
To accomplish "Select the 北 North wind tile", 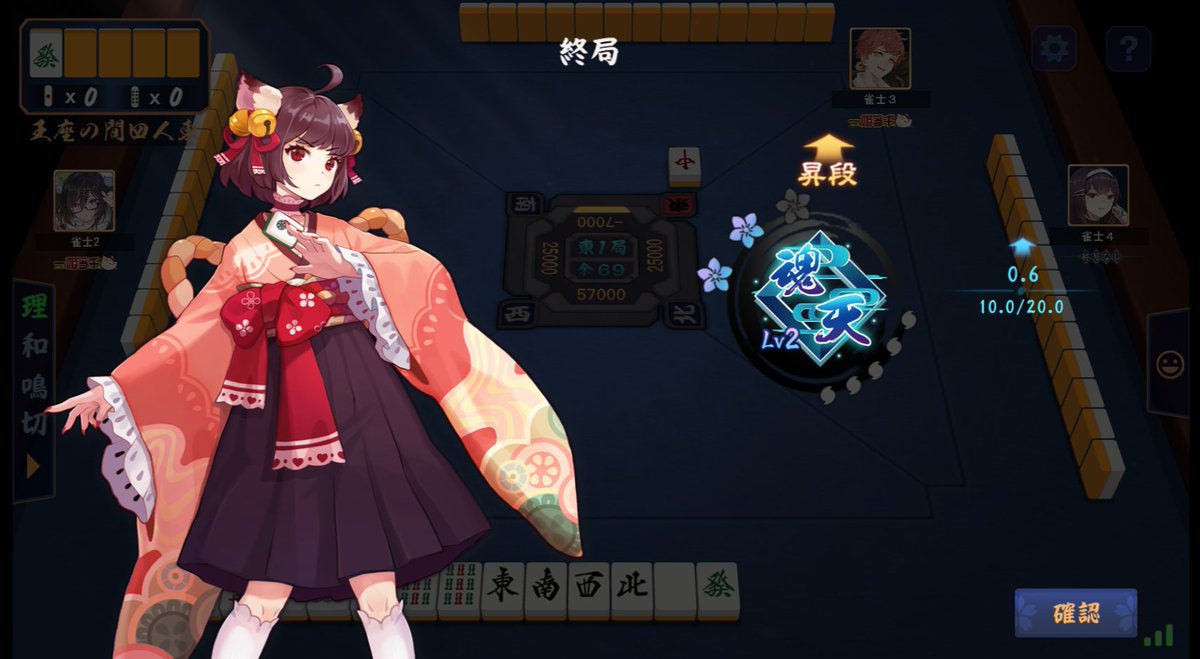I will 632,587.
